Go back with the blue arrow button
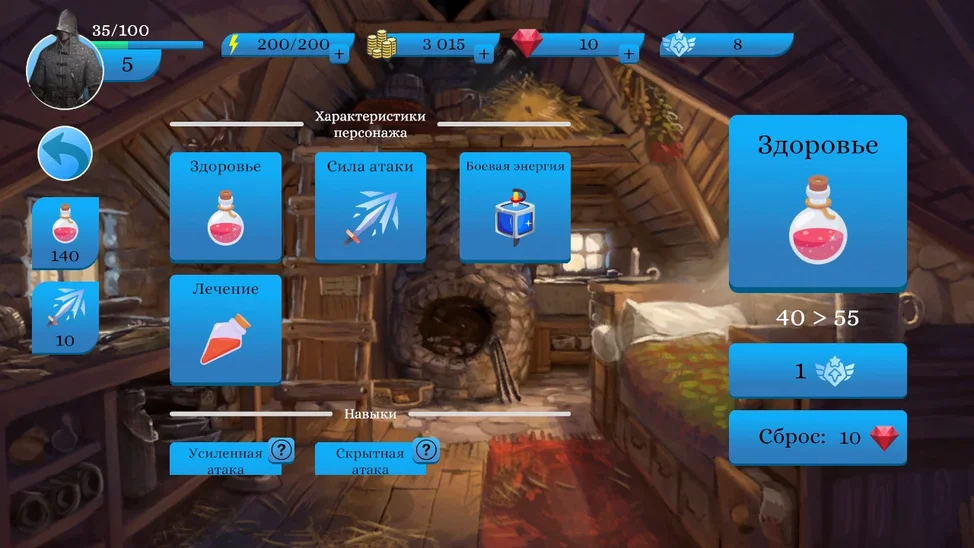Viewport: 974px width, 548px height. pos(65,154)
